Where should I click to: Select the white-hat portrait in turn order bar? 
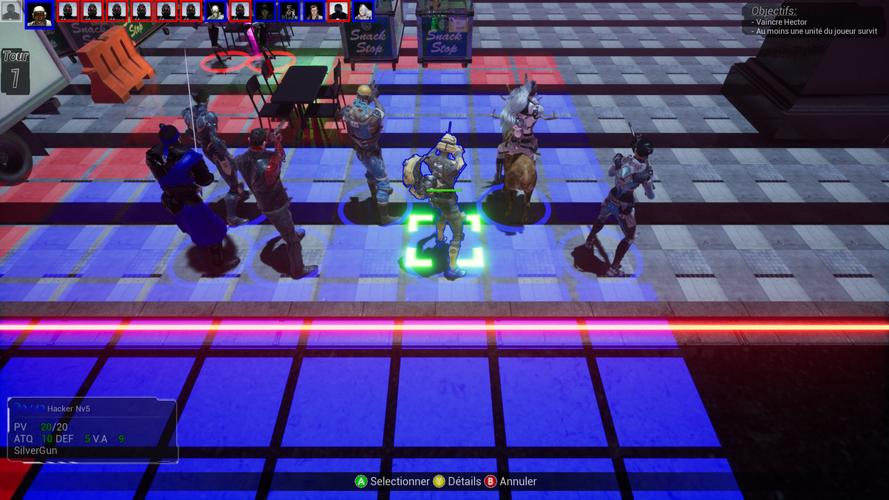tap(40, 13)
